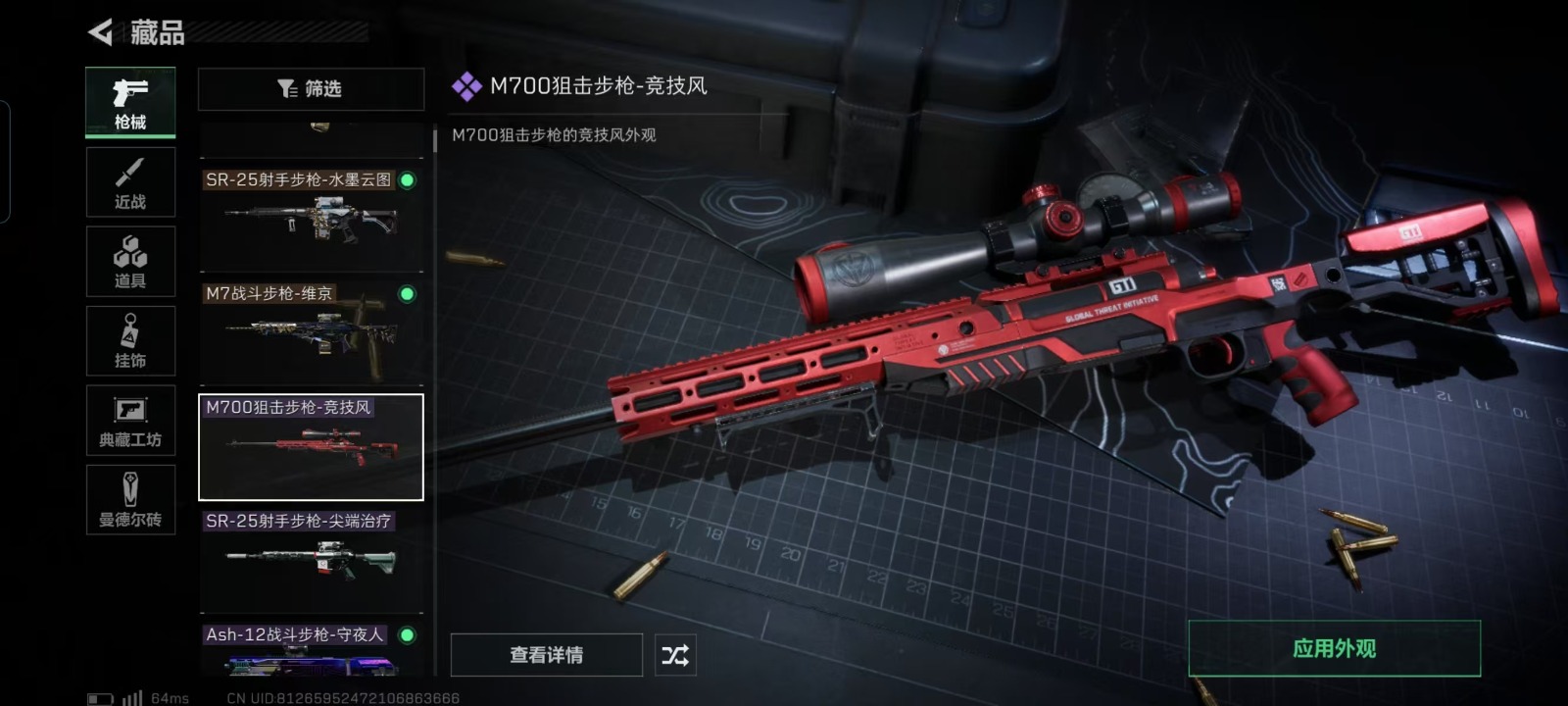View details with 查看详情 button
1568x706 pixels.
point(546,655)
